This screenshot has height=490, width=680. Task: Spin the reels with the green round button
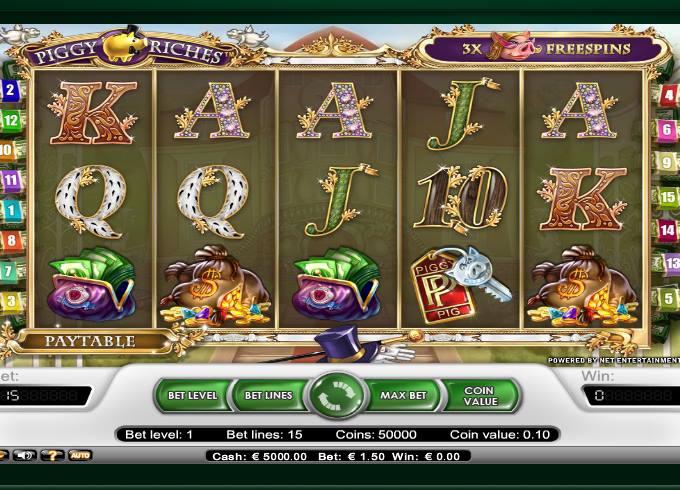pos(340,395)
